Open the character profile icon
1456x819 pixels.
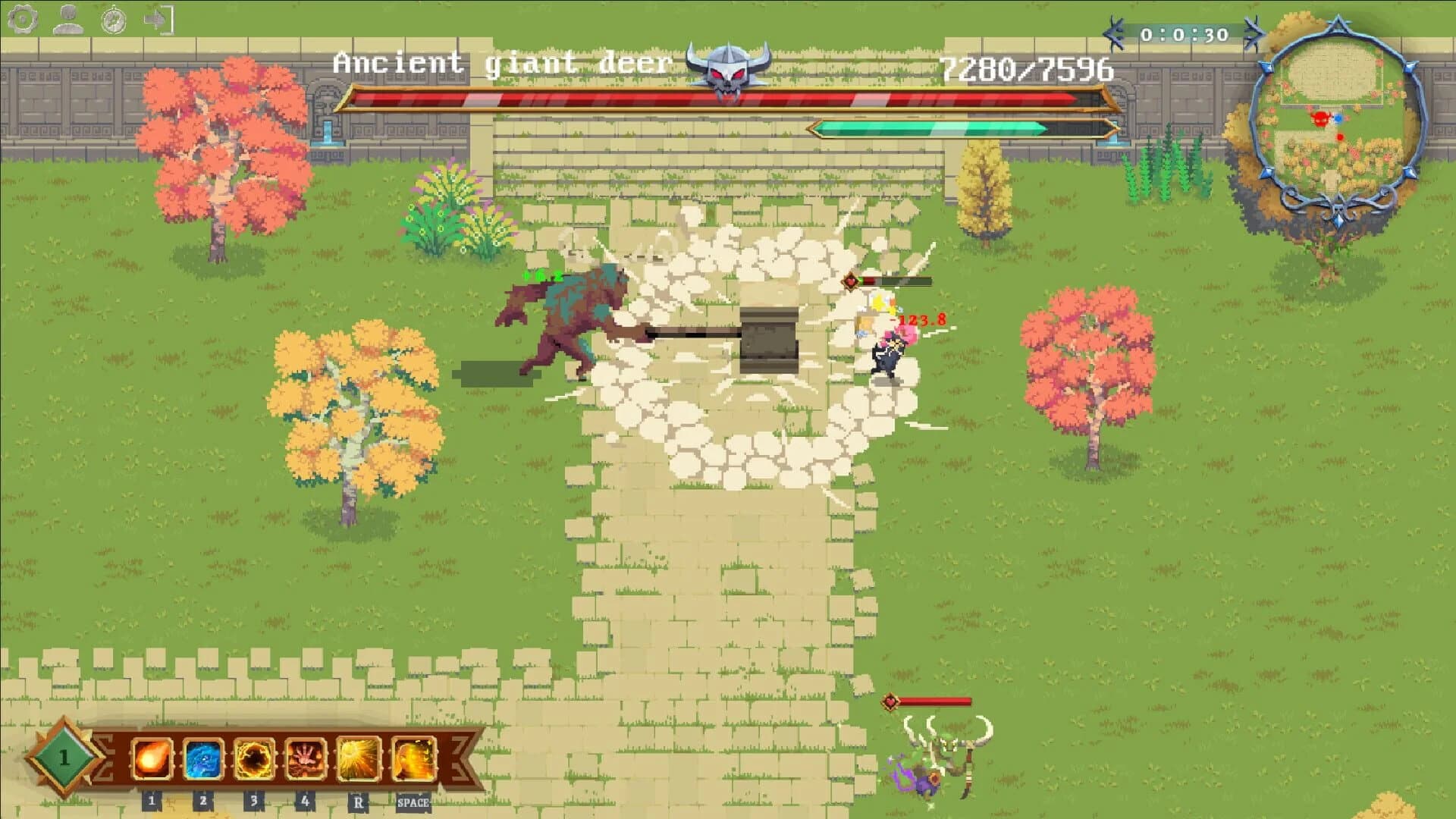pos(69,20)
